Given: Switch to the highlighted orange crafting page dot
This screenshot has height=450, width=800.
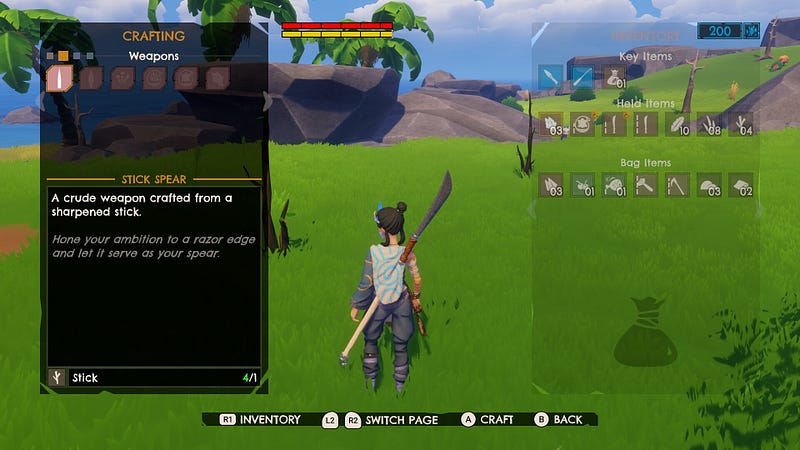Looking at the screenshot, I should tap(63, 55).
